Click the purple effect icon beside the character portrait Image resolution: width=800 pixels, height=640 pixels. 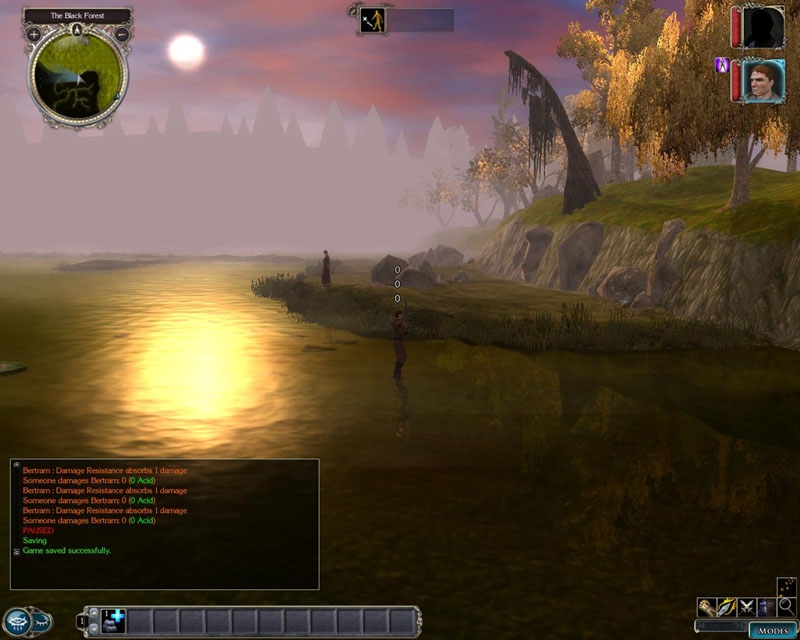[720, 65]
